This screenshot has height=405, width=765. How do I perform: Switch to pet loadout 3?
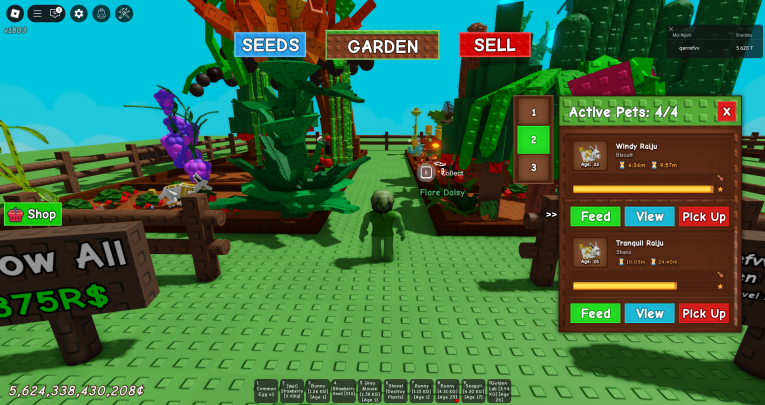coord(534,167)
